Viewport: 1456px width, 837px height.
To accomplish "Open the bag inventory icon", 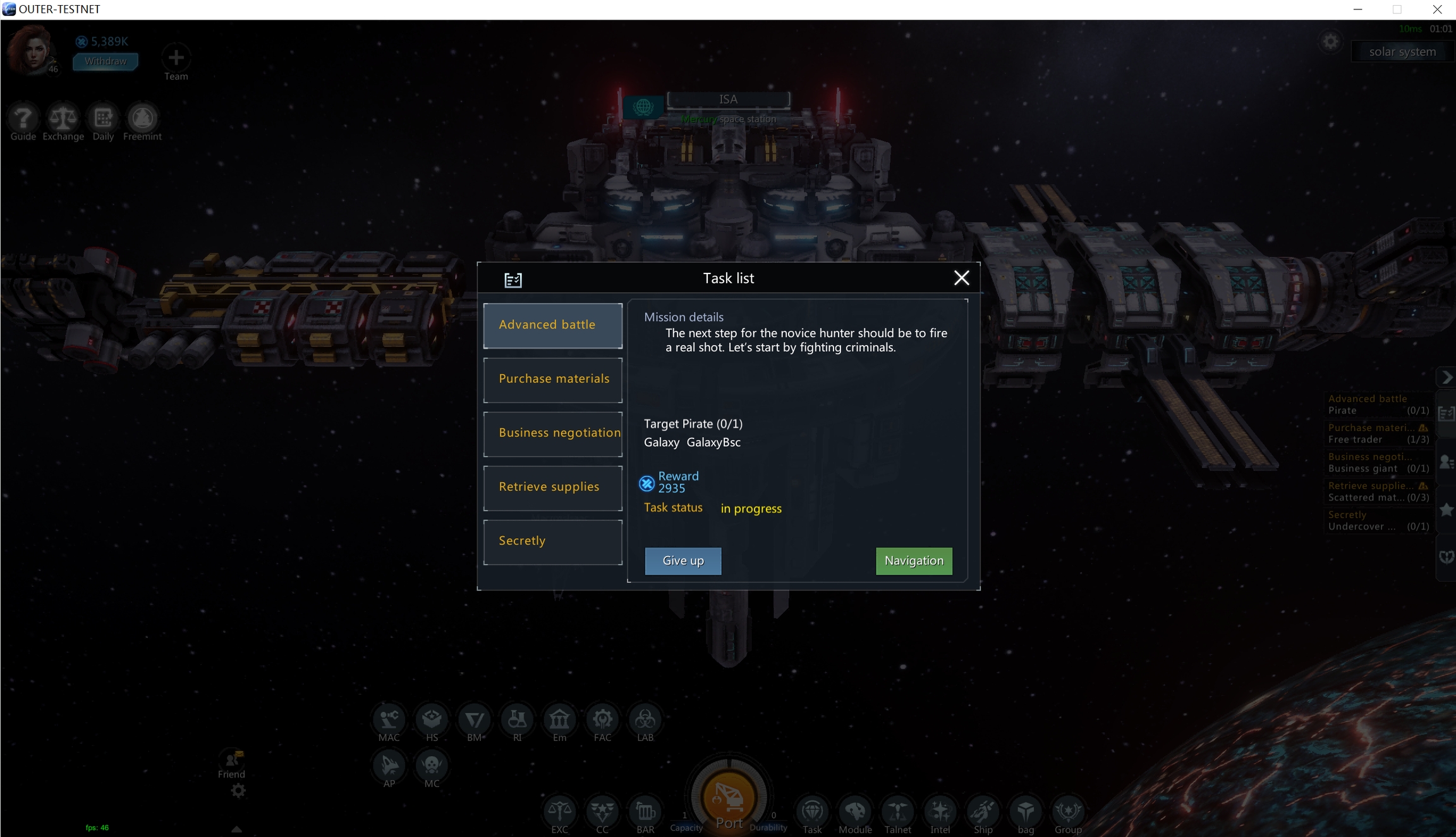I will (x=1025, y=812).
